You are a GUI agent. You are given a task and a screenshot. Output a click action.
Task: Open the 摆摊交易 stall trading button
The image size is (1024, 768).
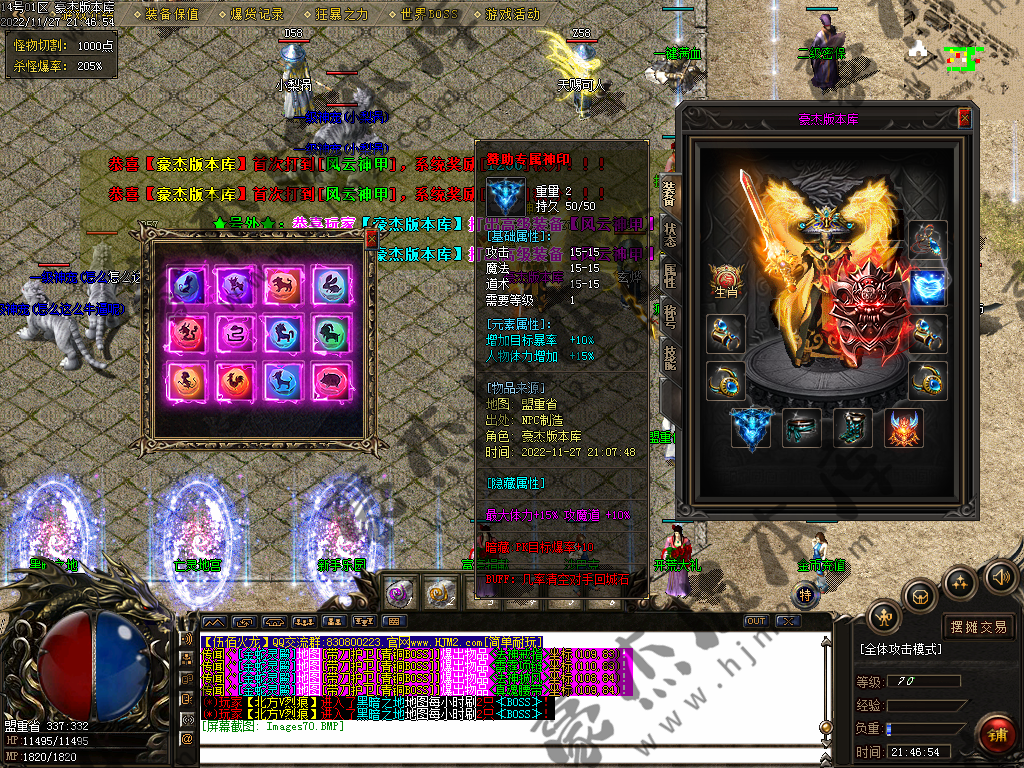click(x=979, y=627)
